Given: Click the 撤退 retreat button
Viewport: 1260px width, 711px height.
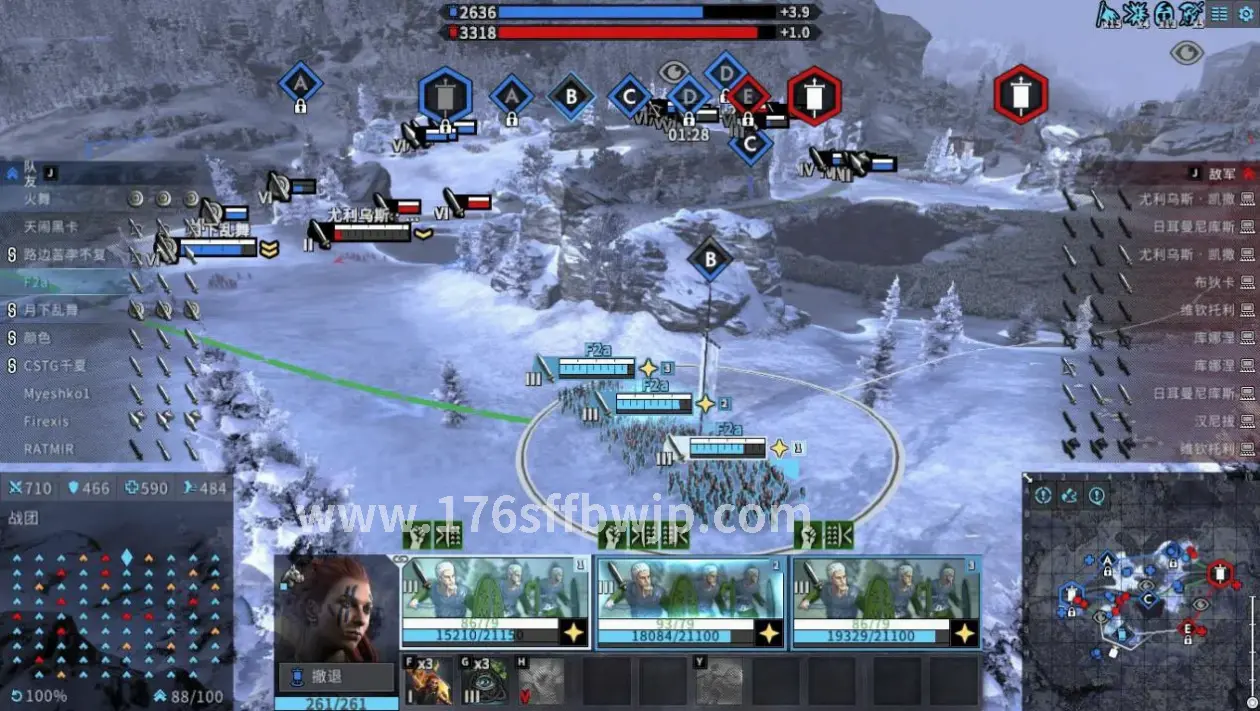Looking at the screenshot, I should click(x=336, y=677).
